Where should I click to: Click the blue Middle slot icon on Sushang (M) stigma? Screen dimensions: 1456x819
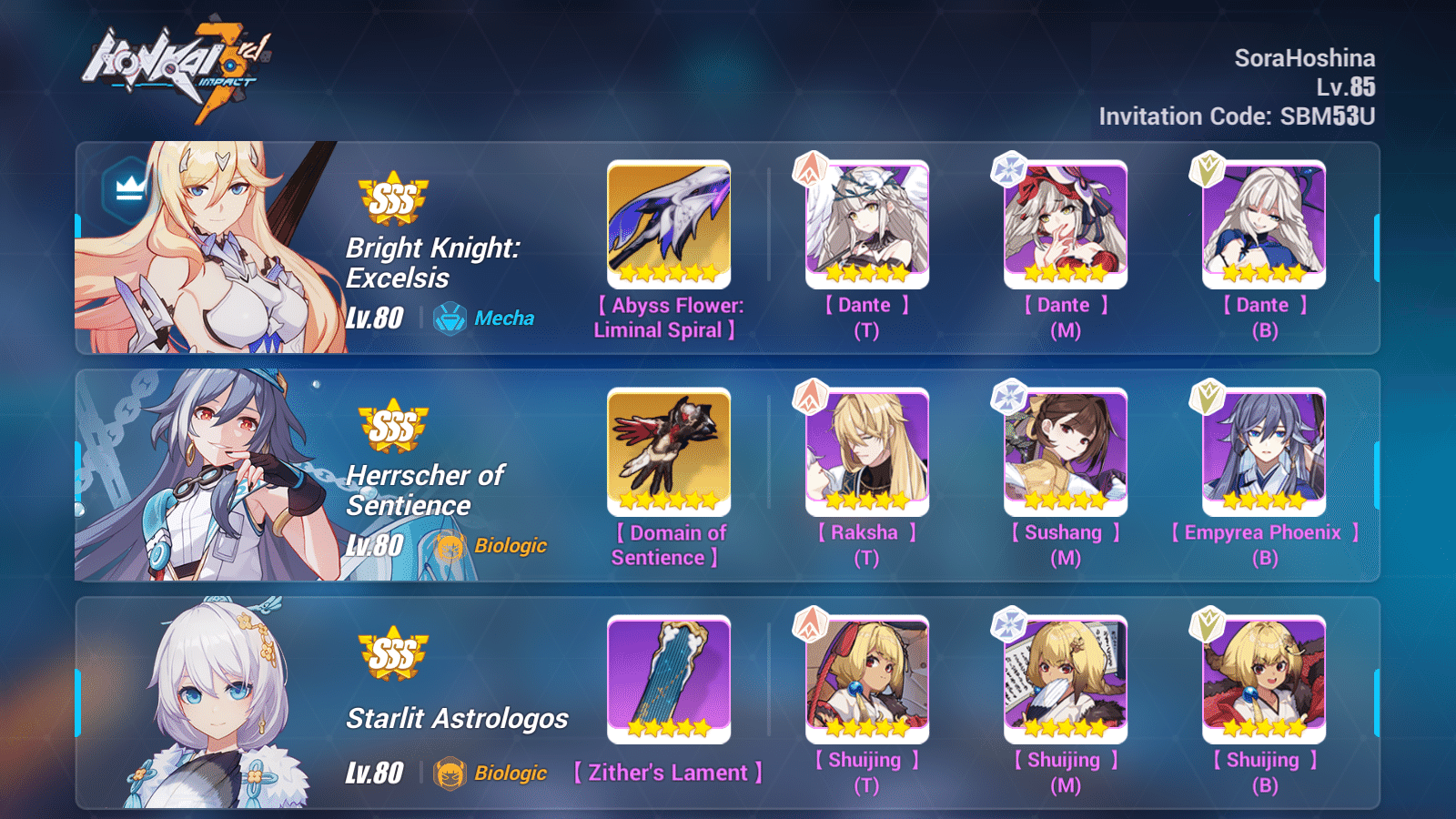coord(1010,398)
